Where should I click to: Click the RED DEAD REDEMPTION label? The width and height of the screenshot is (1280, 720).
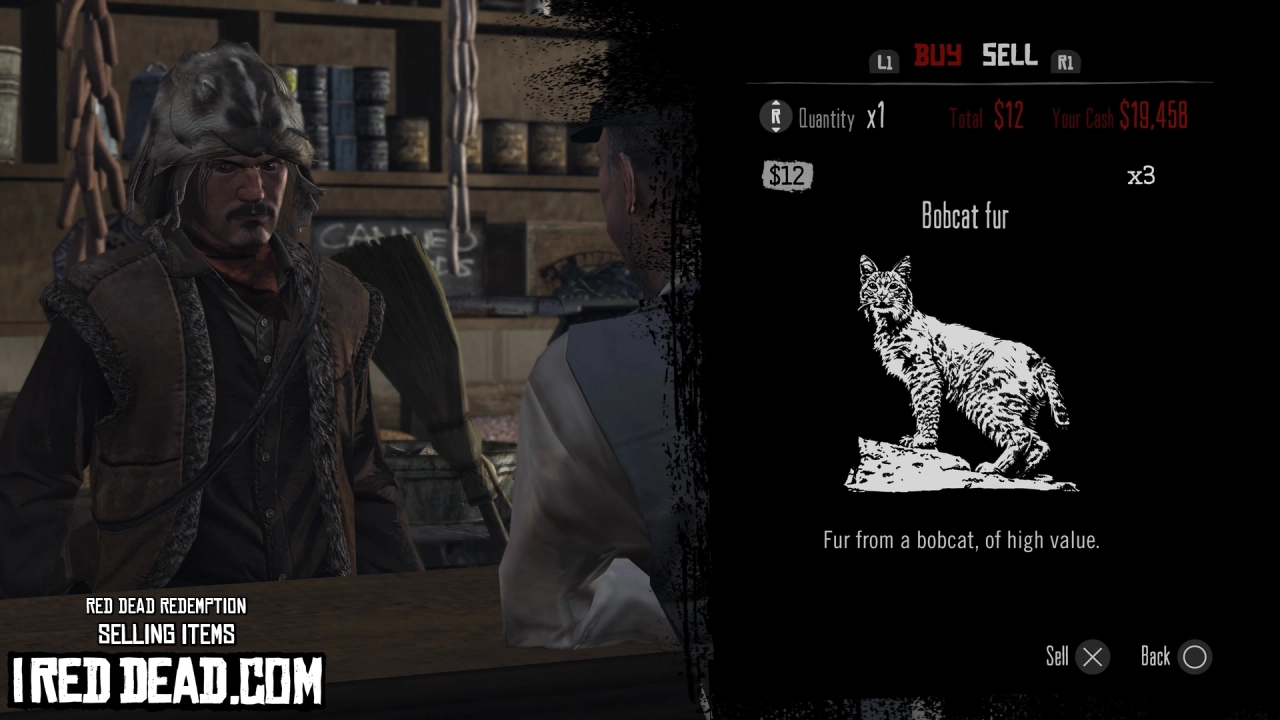166,607
